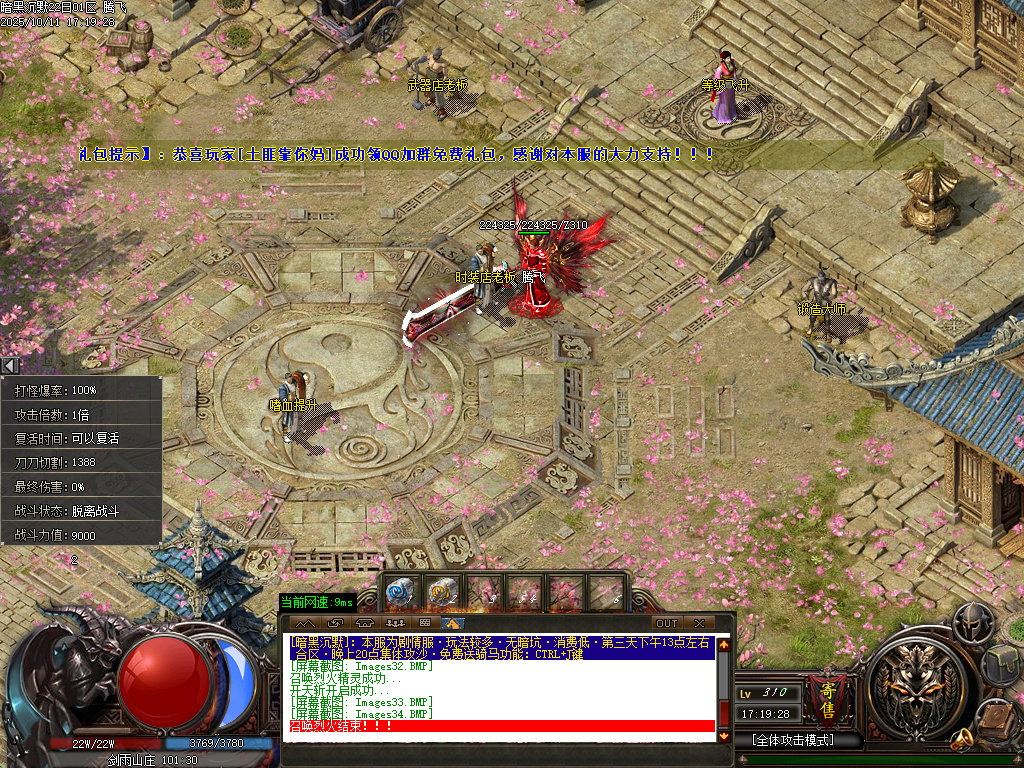Collapse the stats panel with the arrow
This screenshot has width=1024, height=768.
[10, 366]
